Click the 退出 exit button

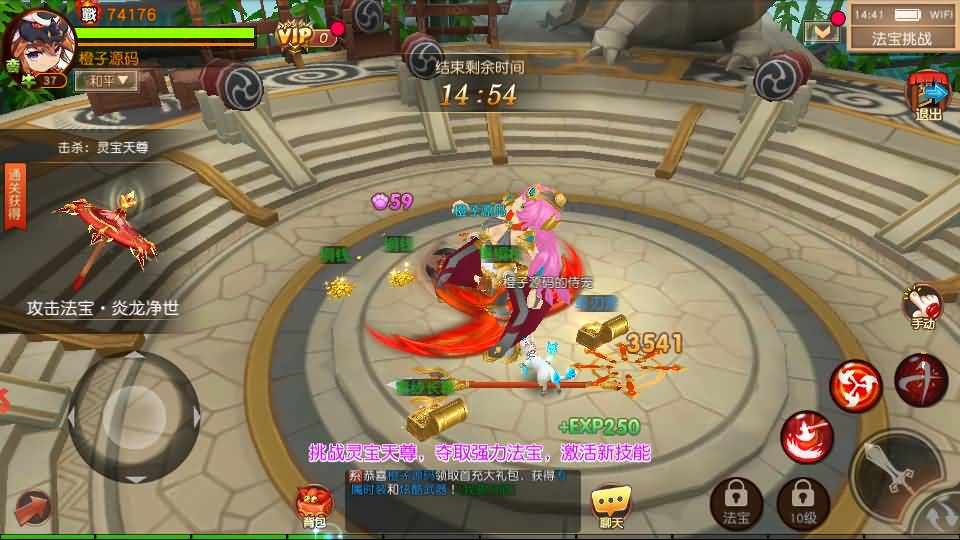point(929,97)
